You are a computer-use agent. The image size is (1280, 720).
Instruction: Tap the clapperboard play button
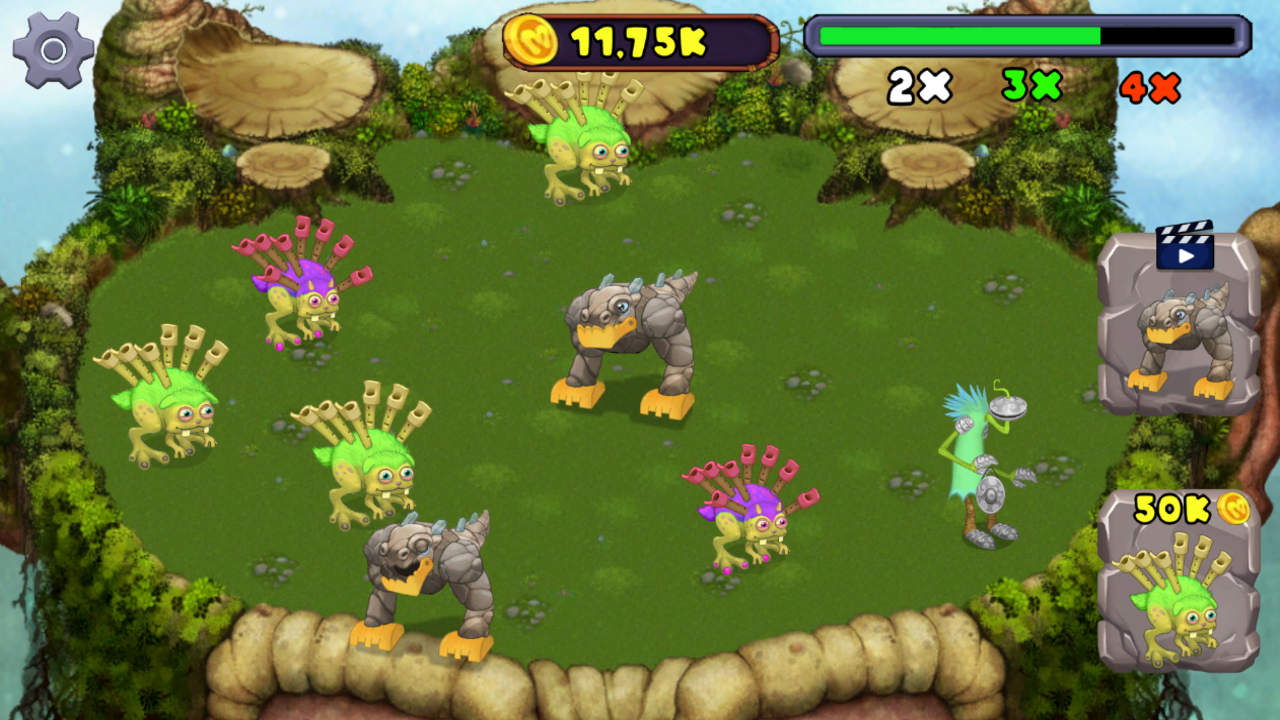tap(1184, 245)
